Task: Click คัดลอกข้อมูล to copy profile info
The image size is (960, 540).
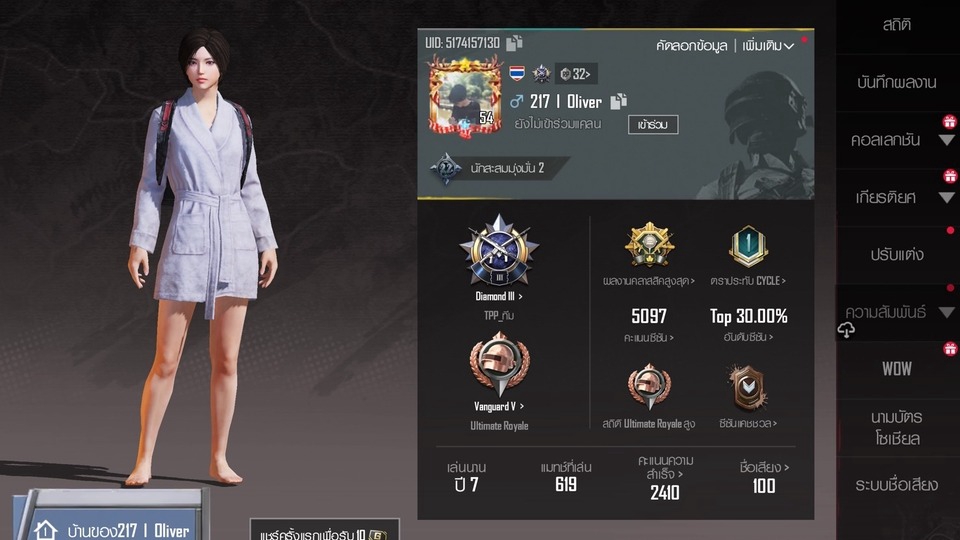Action: pos(691,46)
